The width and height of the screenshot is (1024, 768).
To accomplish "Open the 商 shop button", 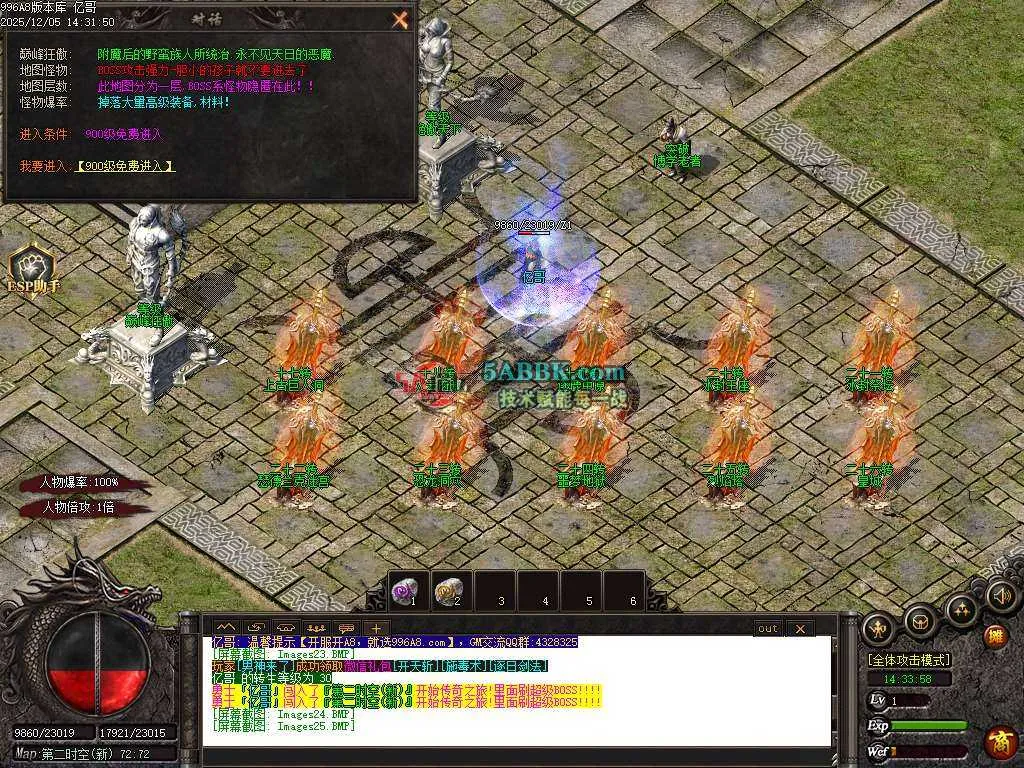I will [x=1000, y=742].
